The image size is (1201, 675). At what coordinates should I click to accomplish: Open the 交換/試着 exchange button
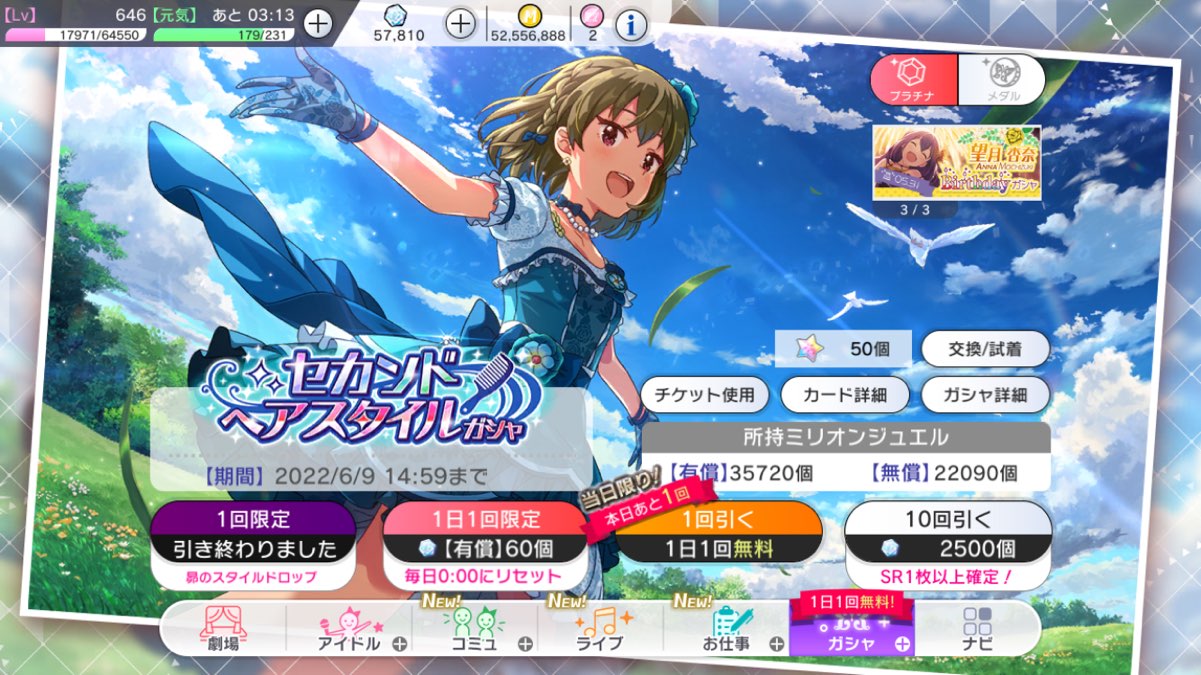985,349
